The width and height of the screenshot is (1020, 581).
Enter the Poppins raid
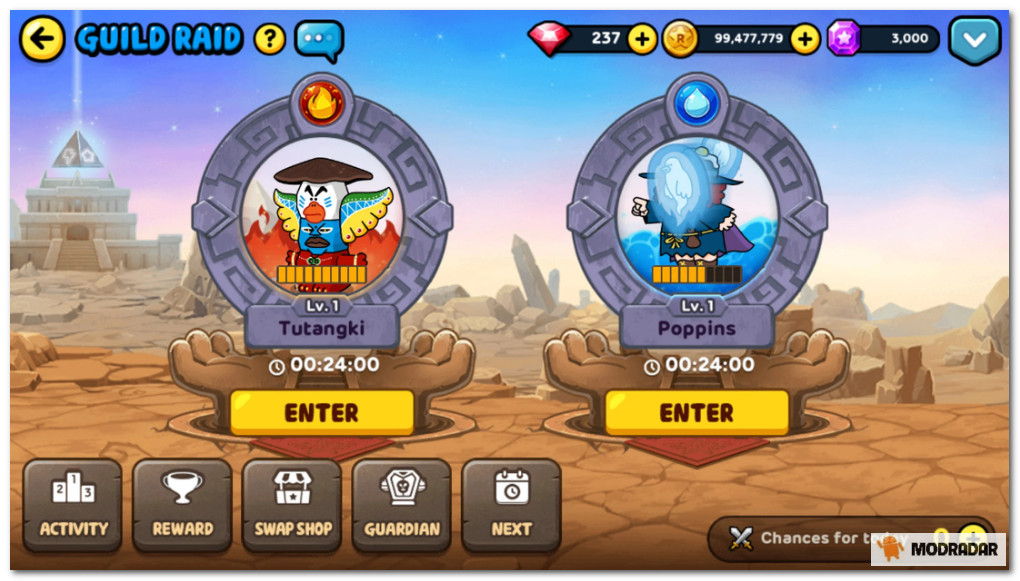[696, 412]
